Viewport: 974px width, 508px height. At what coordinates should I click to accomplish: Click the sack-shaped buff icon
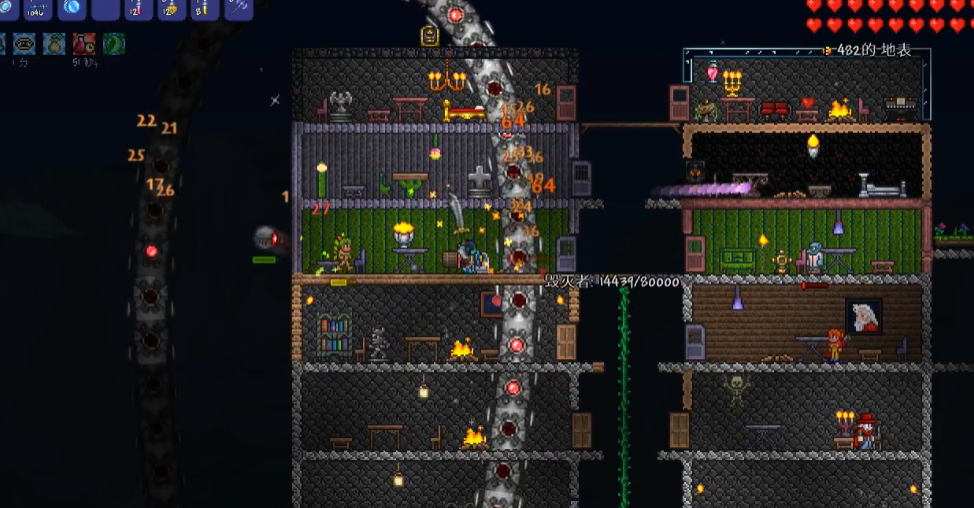54,44
